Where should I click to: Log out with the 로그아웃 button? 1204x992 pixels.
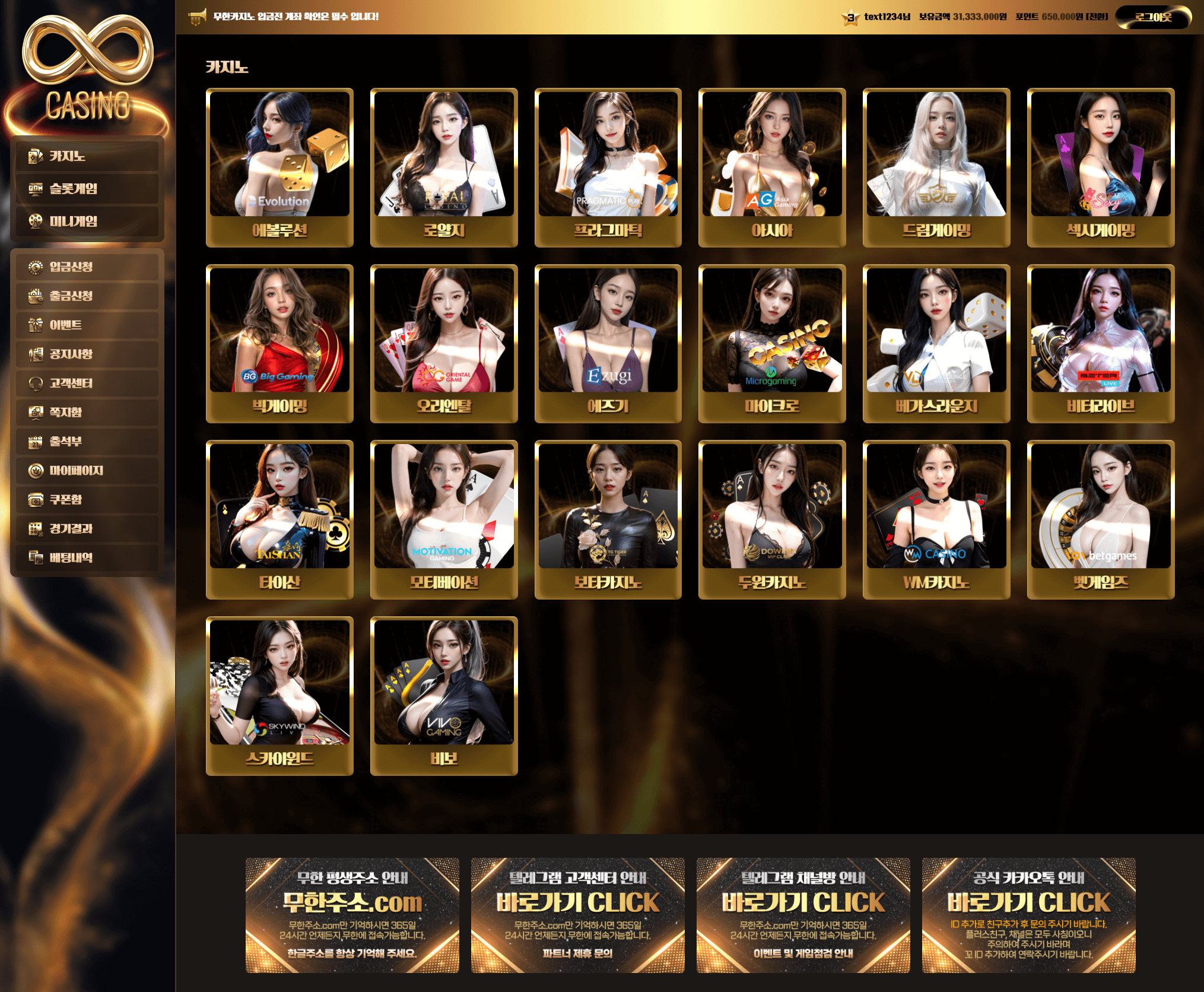pyautogui.click(x=1152, y=17)
